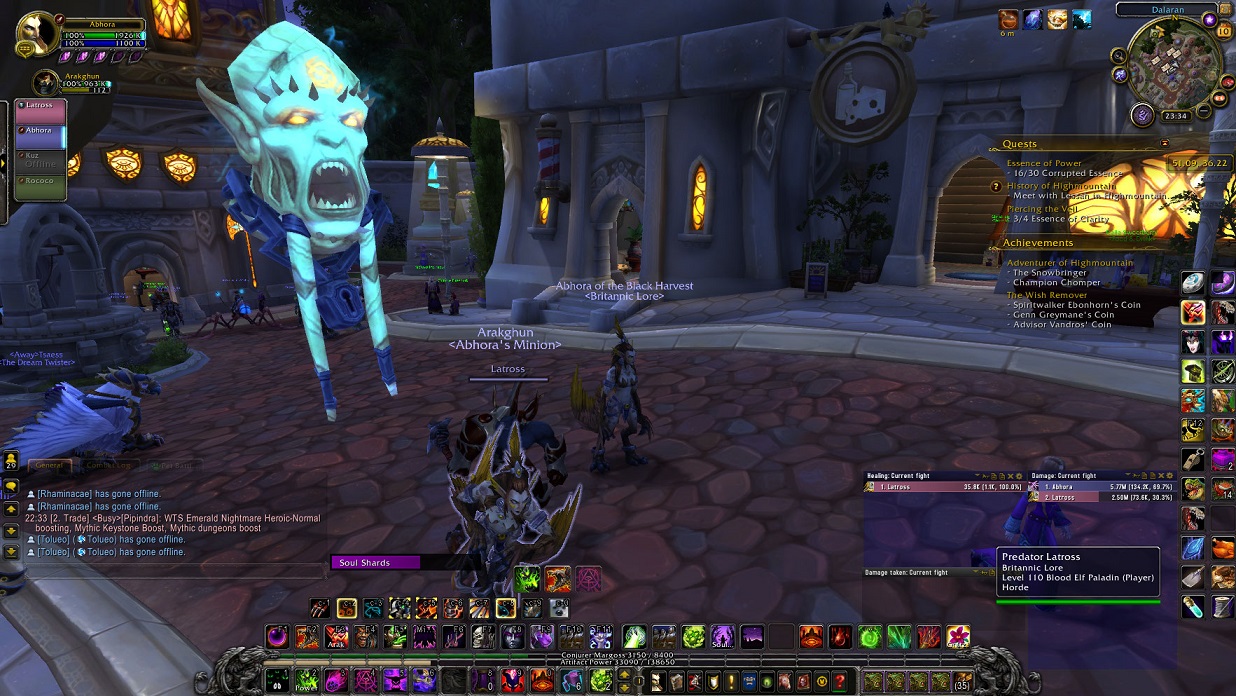
Task: Zoom out the minimap with minus button
Action: [1202, 108]
